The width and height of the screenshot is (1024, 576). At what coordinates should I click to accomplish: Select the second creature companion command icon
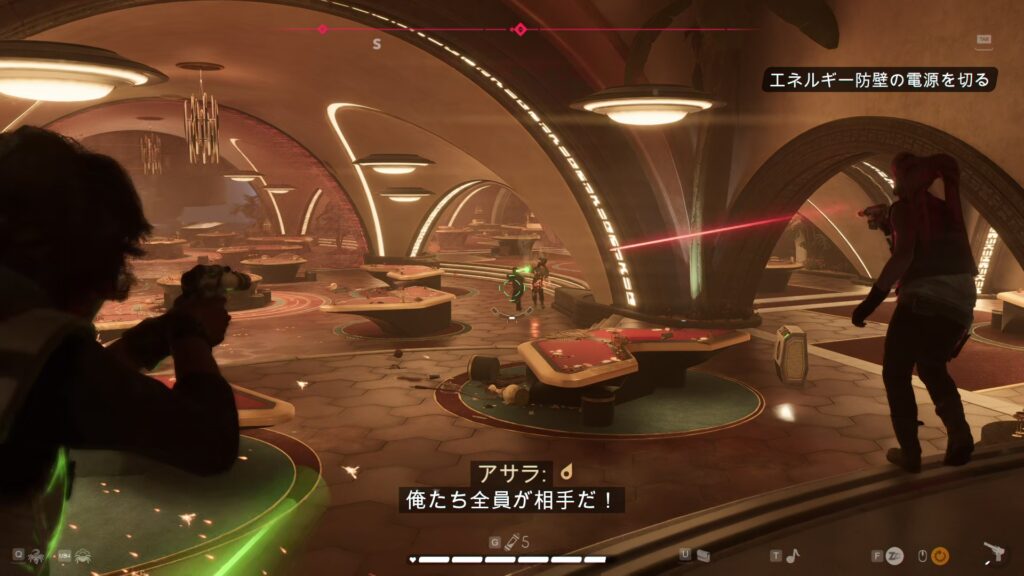(x=84, y=554)
